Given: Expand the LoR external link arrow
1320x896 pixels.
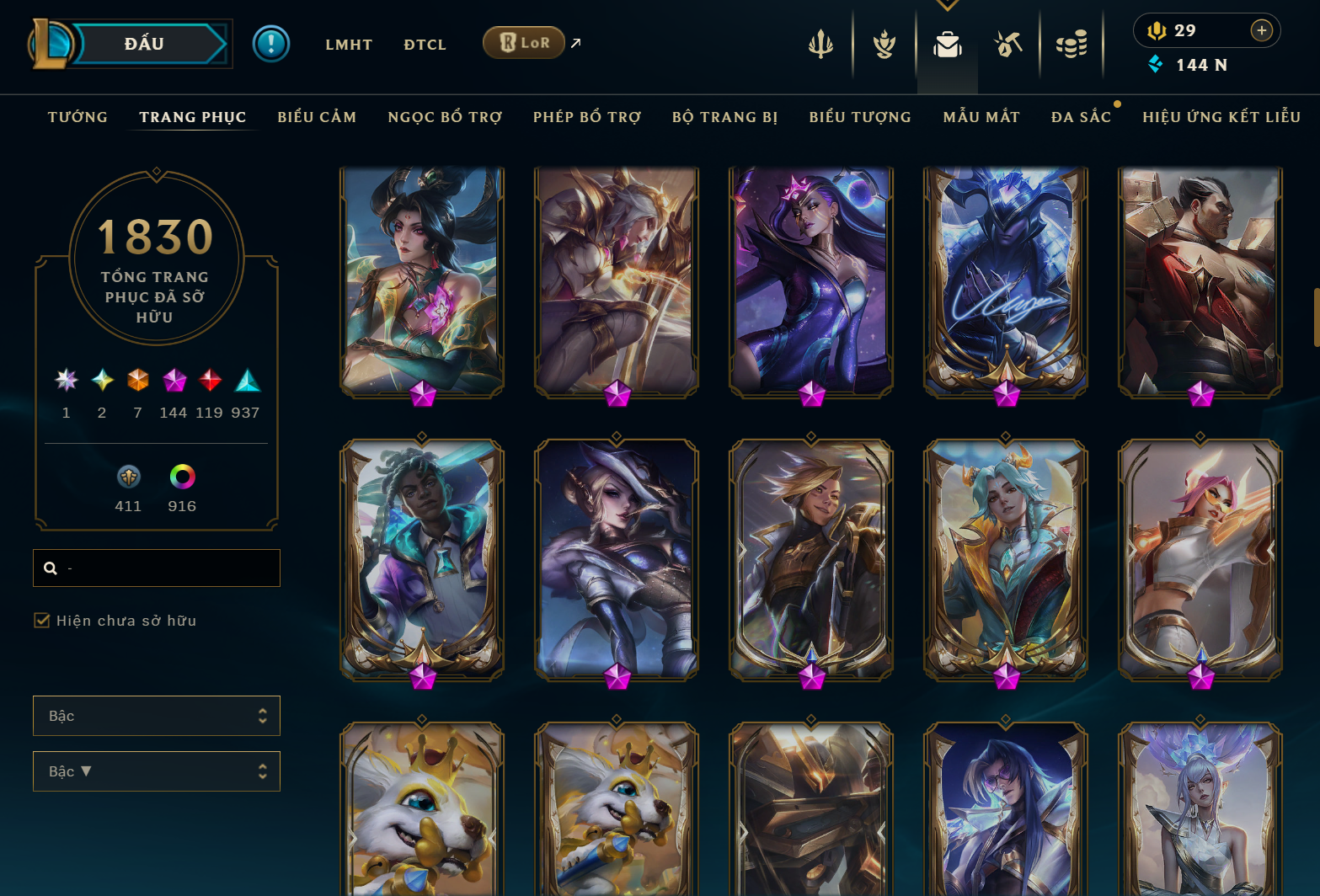Looking at the screenshot, I should click(x=575, y=42).
